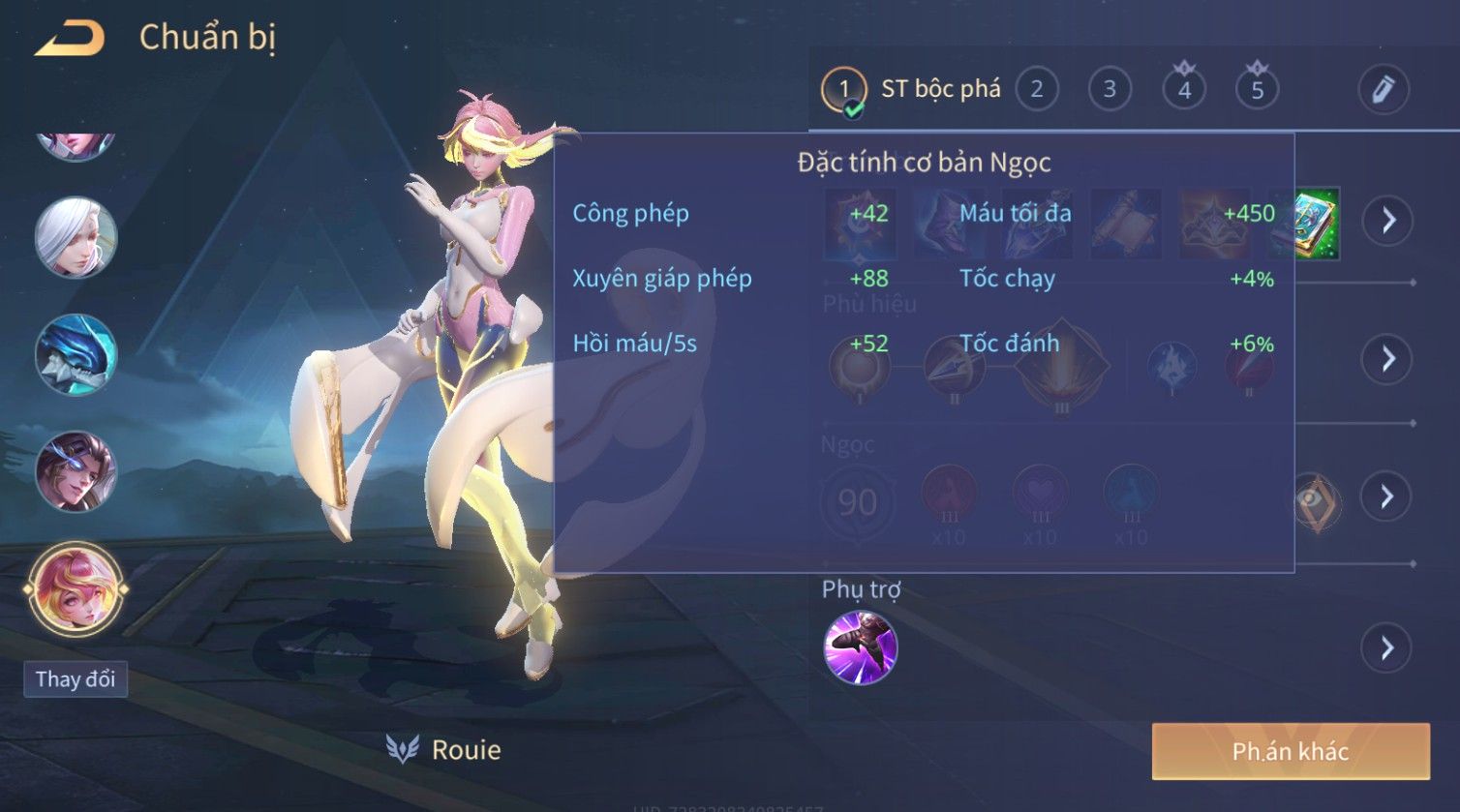
Task: Toggle the orange diamond eye icon
Action: (x=1314, y=499)
